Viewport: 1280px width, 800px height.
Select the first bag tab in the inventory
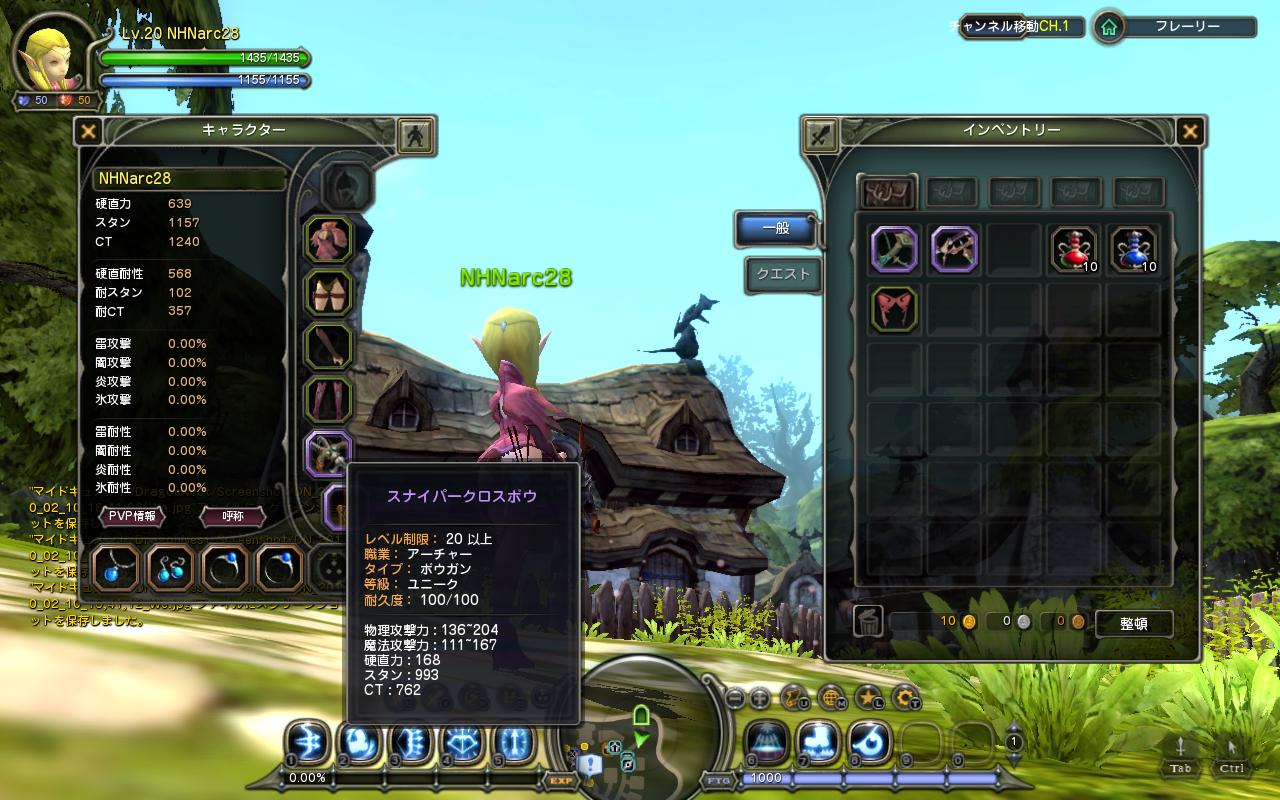888,191
